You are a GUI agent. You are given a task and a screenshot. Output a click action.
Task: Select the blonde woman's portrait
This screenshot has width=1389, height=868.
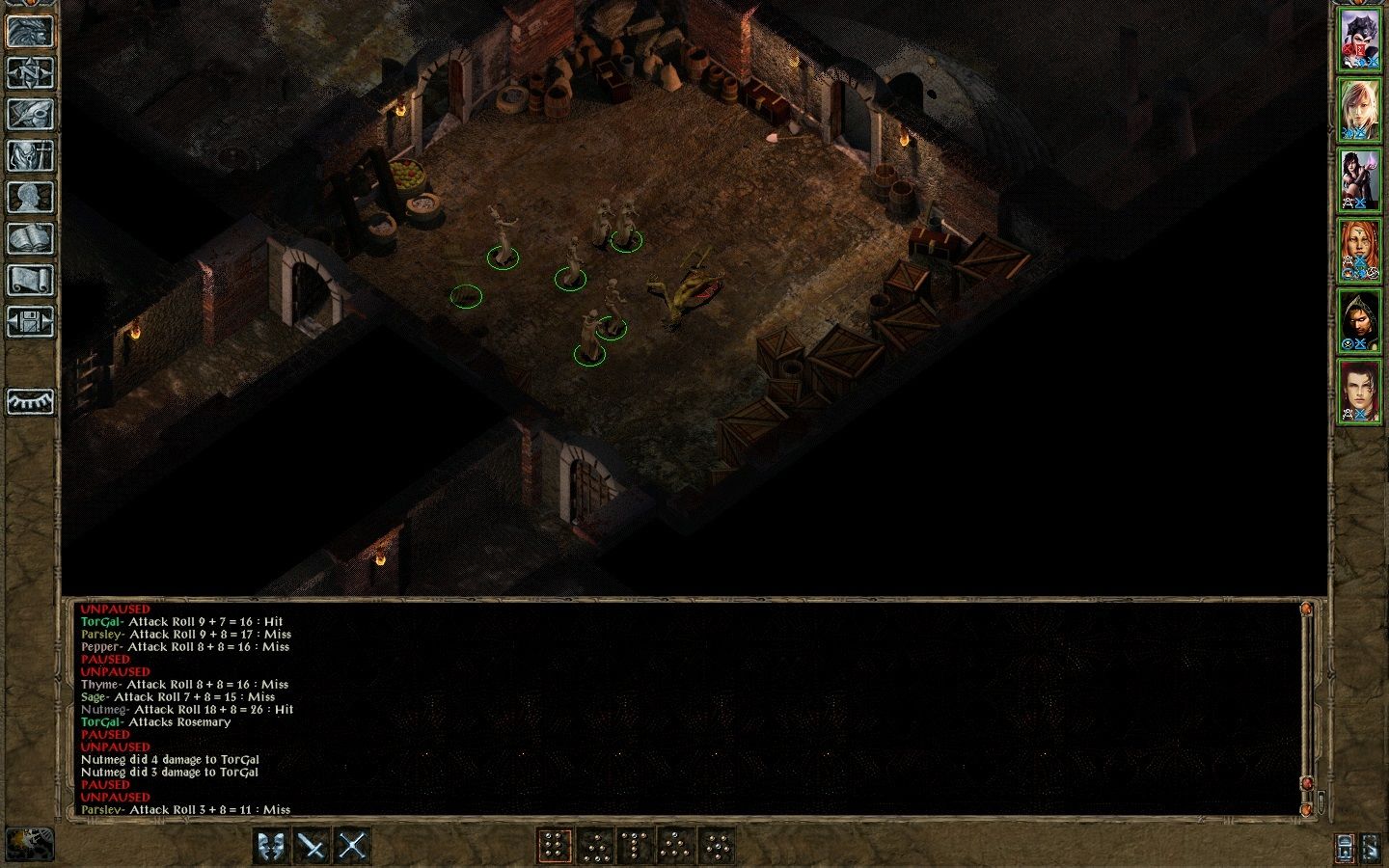1359,109
